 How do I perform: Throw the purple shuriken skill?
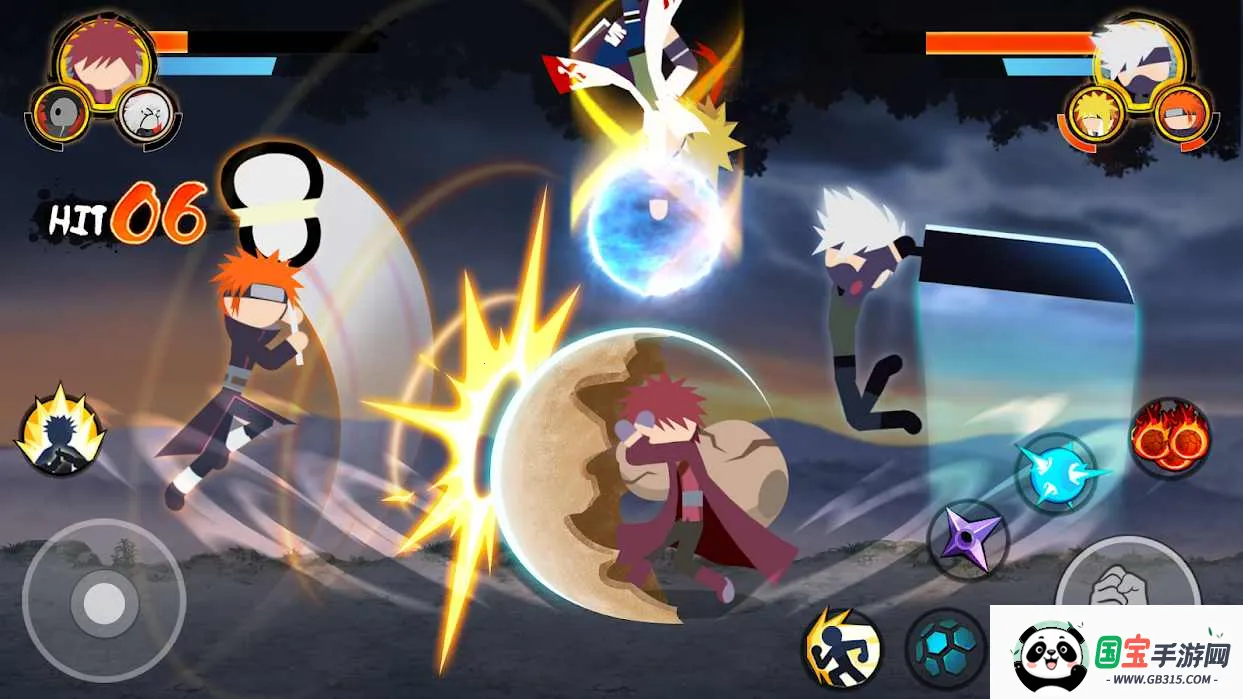(x=967, y=540)
